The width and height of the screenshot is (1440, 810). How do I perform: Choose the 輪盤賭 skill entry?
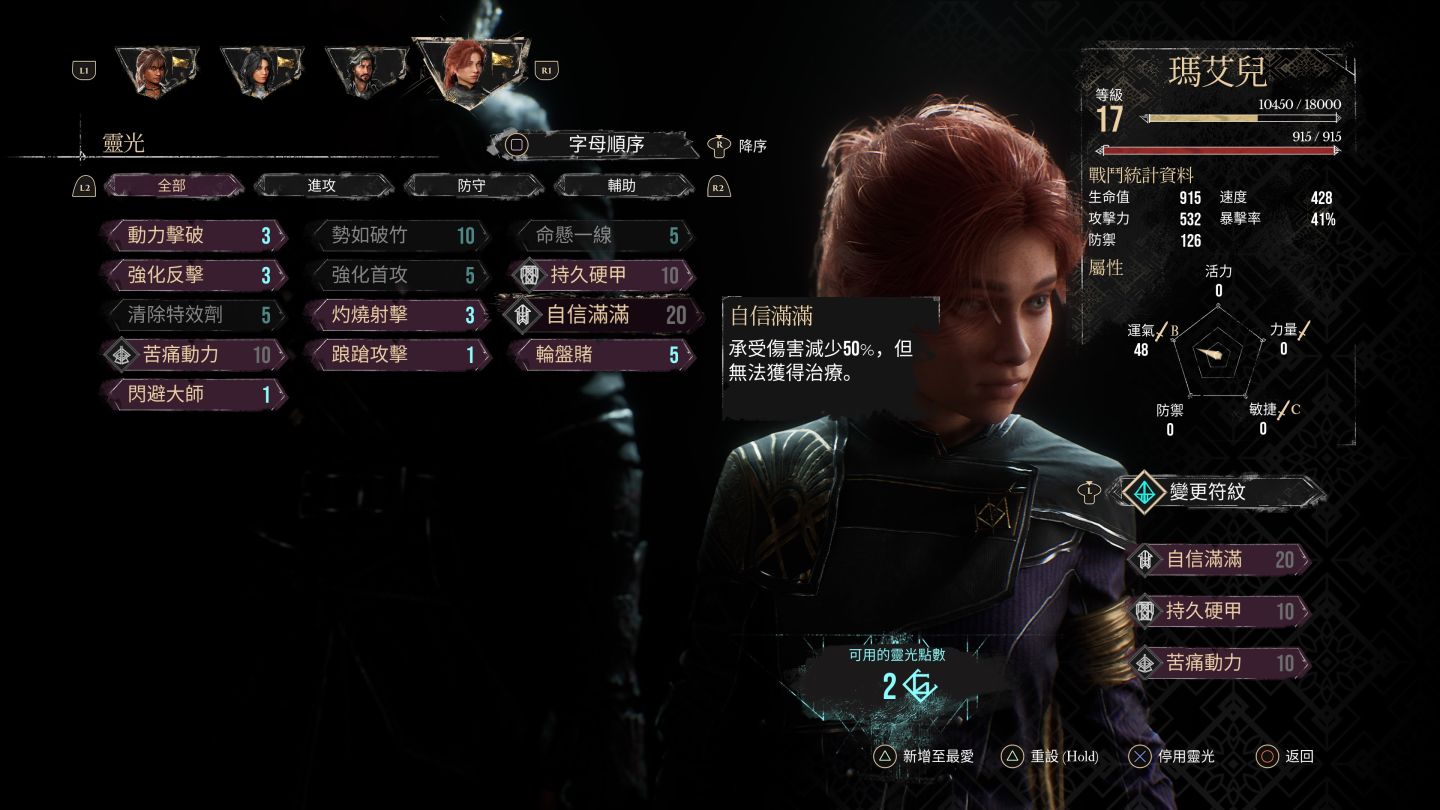601,354
